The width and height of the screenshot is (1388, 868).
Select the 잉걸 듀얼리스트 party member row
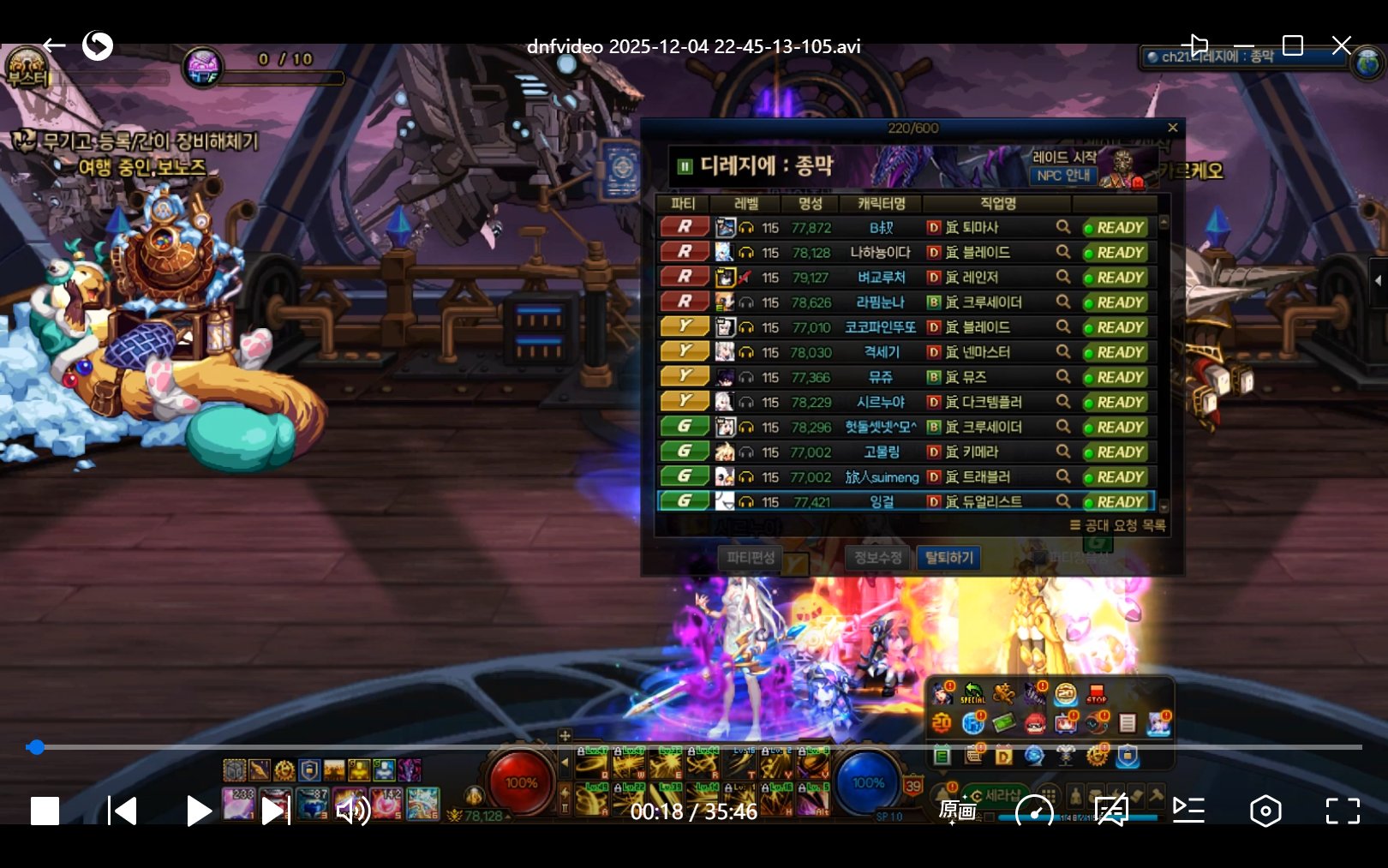882,501
